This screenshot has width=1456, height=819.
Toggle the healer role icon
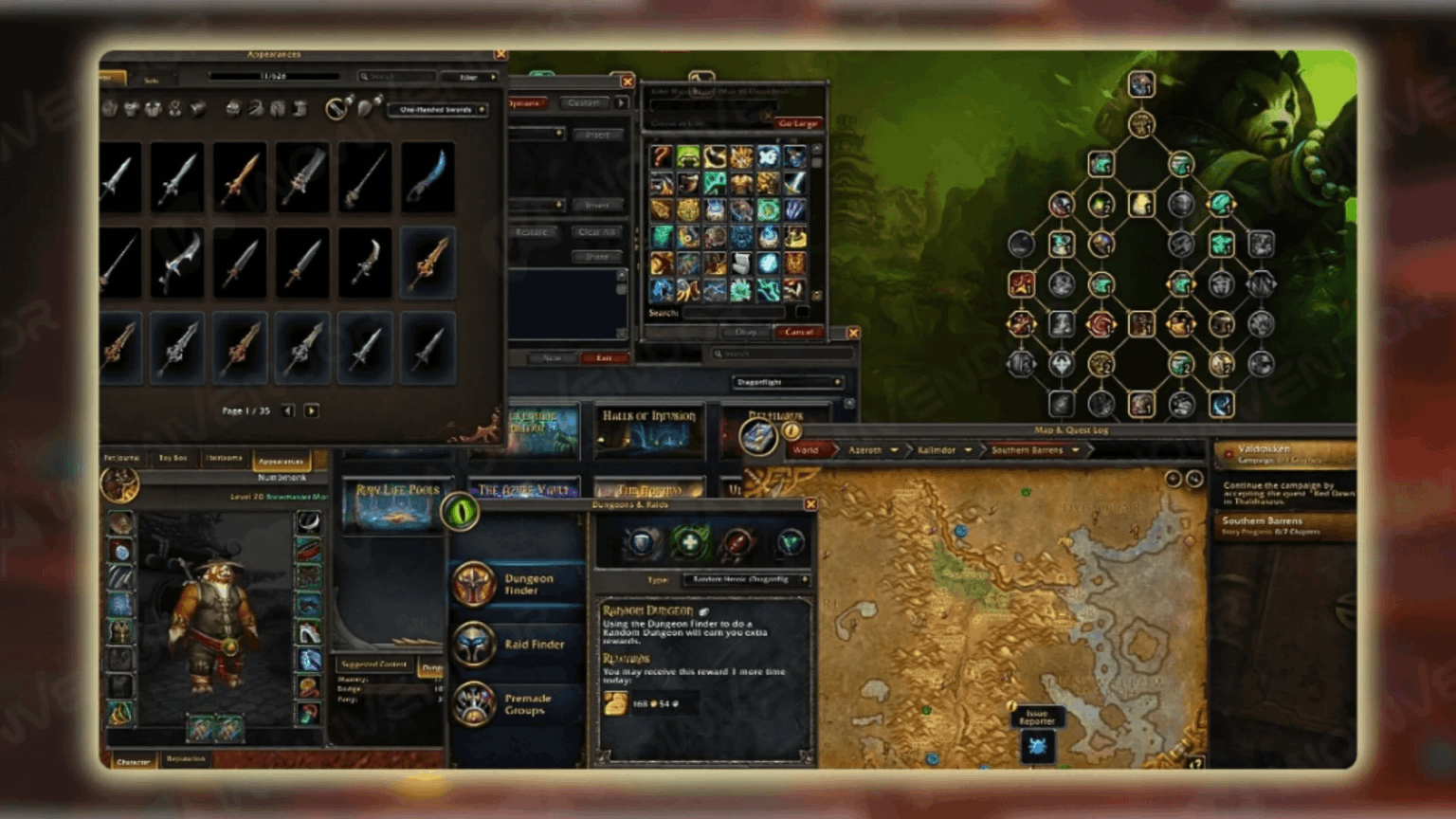(689, 542)
